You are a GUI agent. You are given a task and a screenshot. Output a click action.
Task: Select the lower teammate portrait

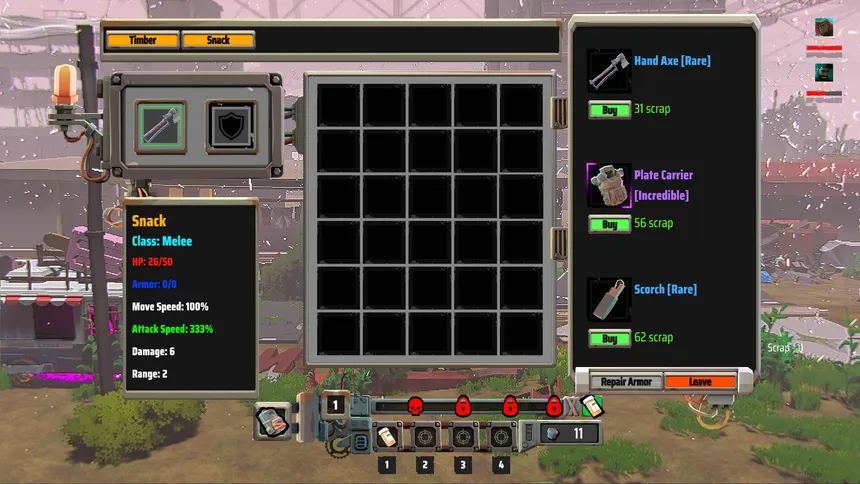coord(824,72)
